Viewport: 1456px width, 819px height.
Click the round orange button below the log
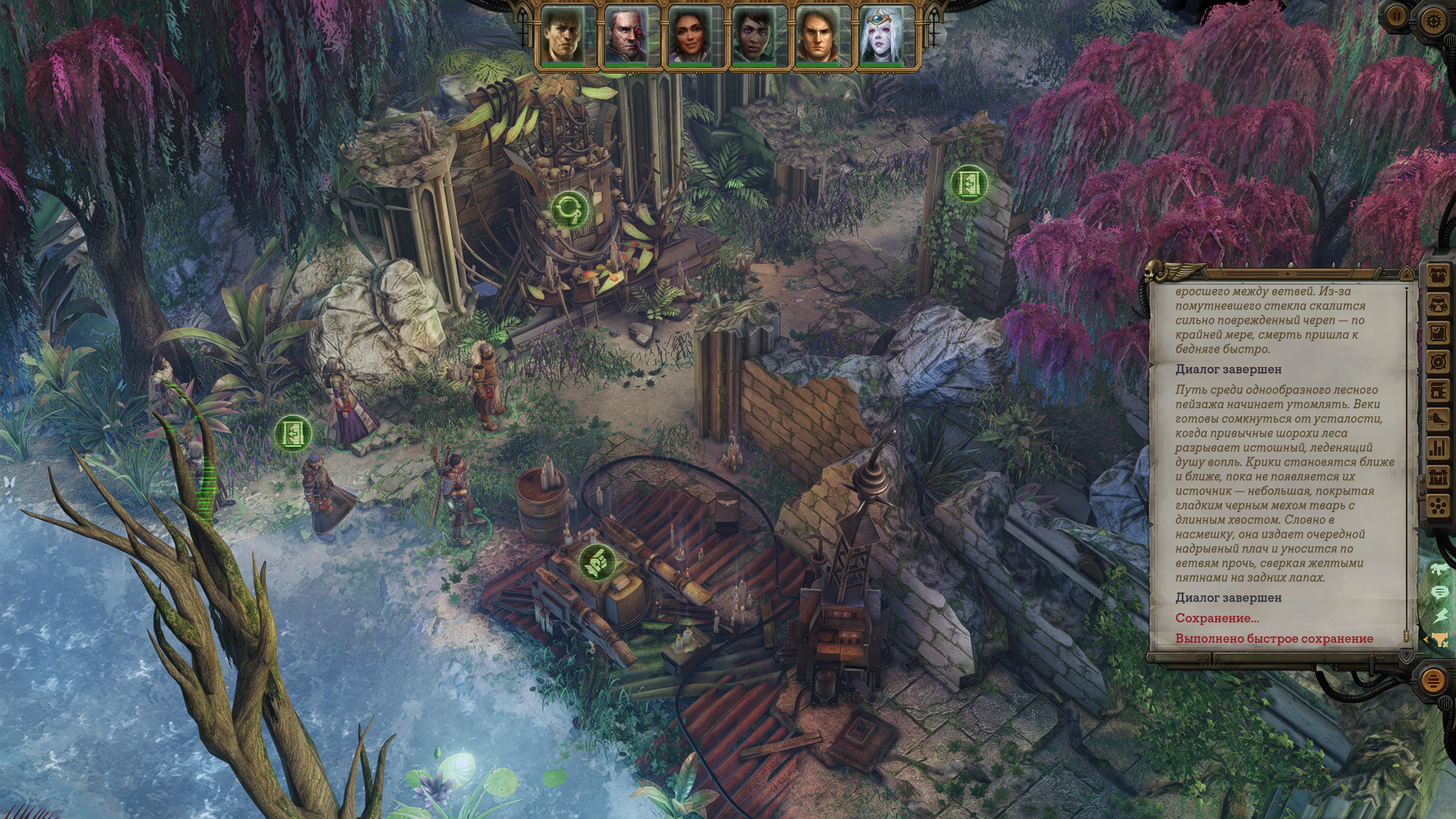tap(1432, 680)
